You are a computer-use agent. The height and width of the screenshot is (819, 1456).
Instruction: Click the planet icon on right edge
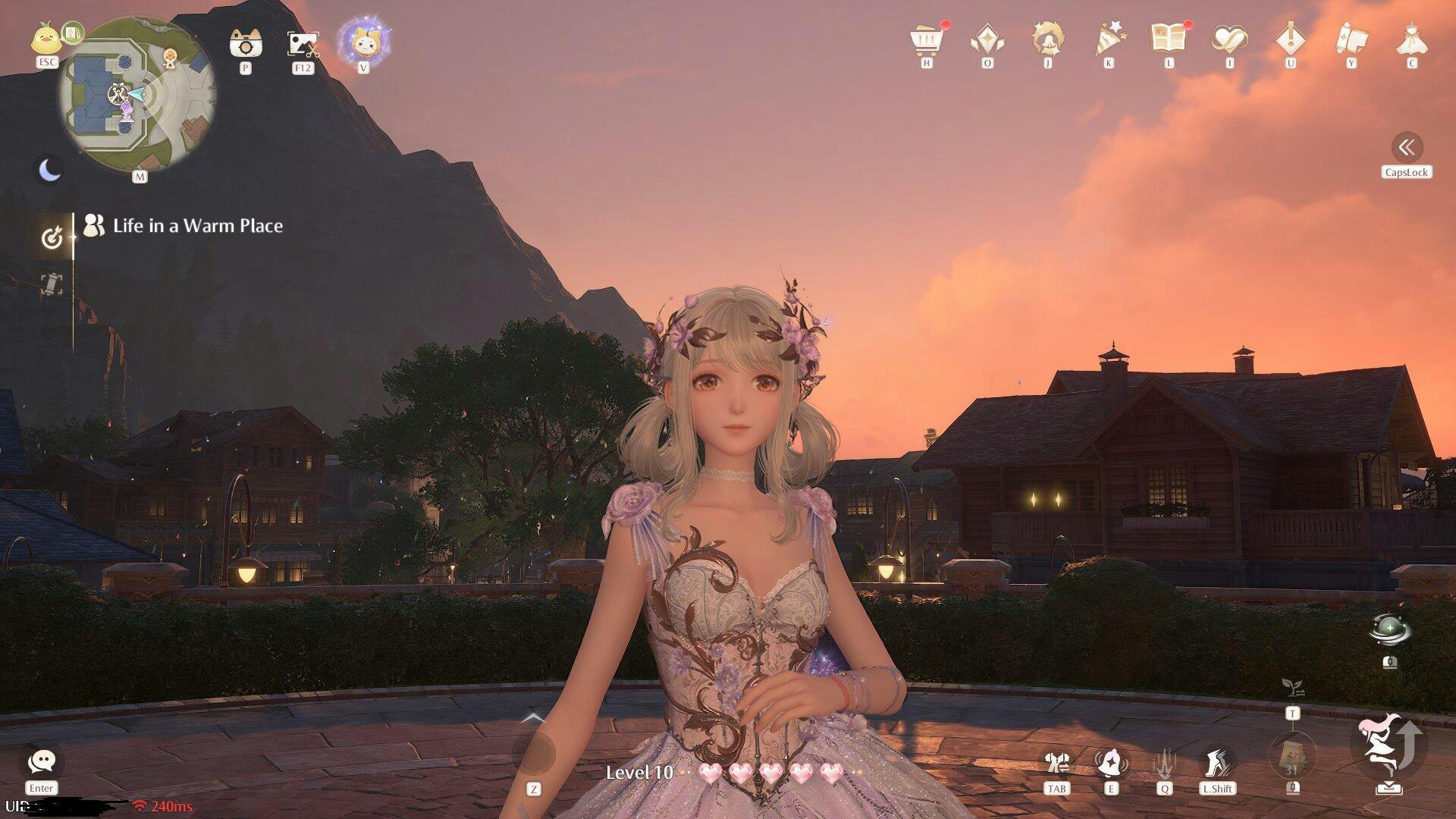click(1389, 629)
